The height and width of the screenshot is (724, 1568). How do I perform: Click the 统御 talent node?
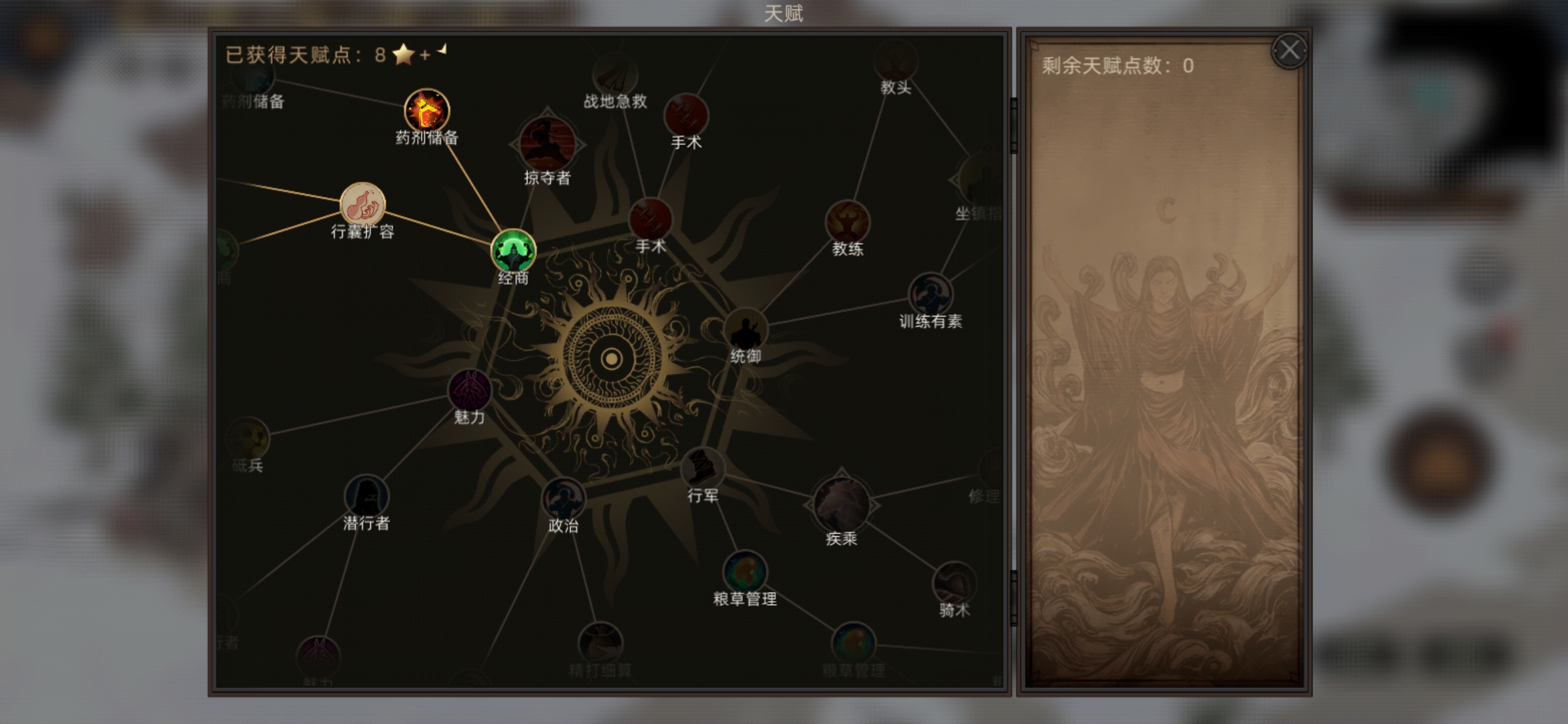745,330
